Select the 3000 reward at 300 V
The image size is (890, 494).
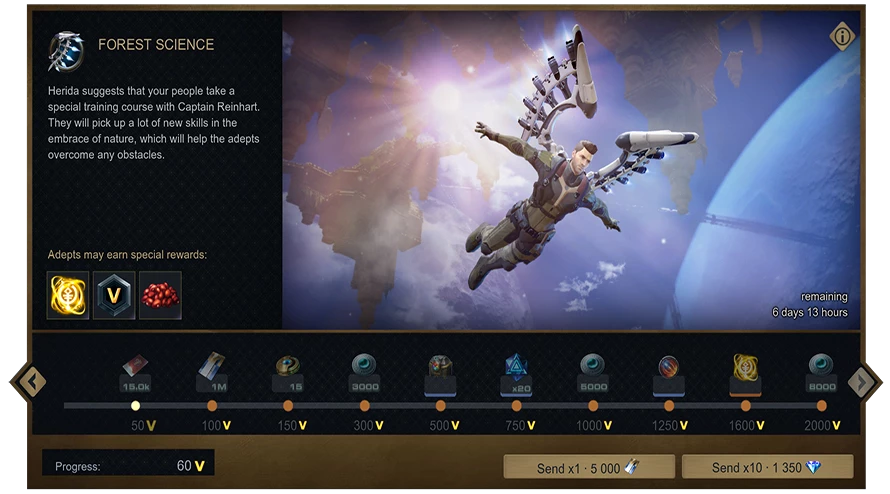coord(364,372)
